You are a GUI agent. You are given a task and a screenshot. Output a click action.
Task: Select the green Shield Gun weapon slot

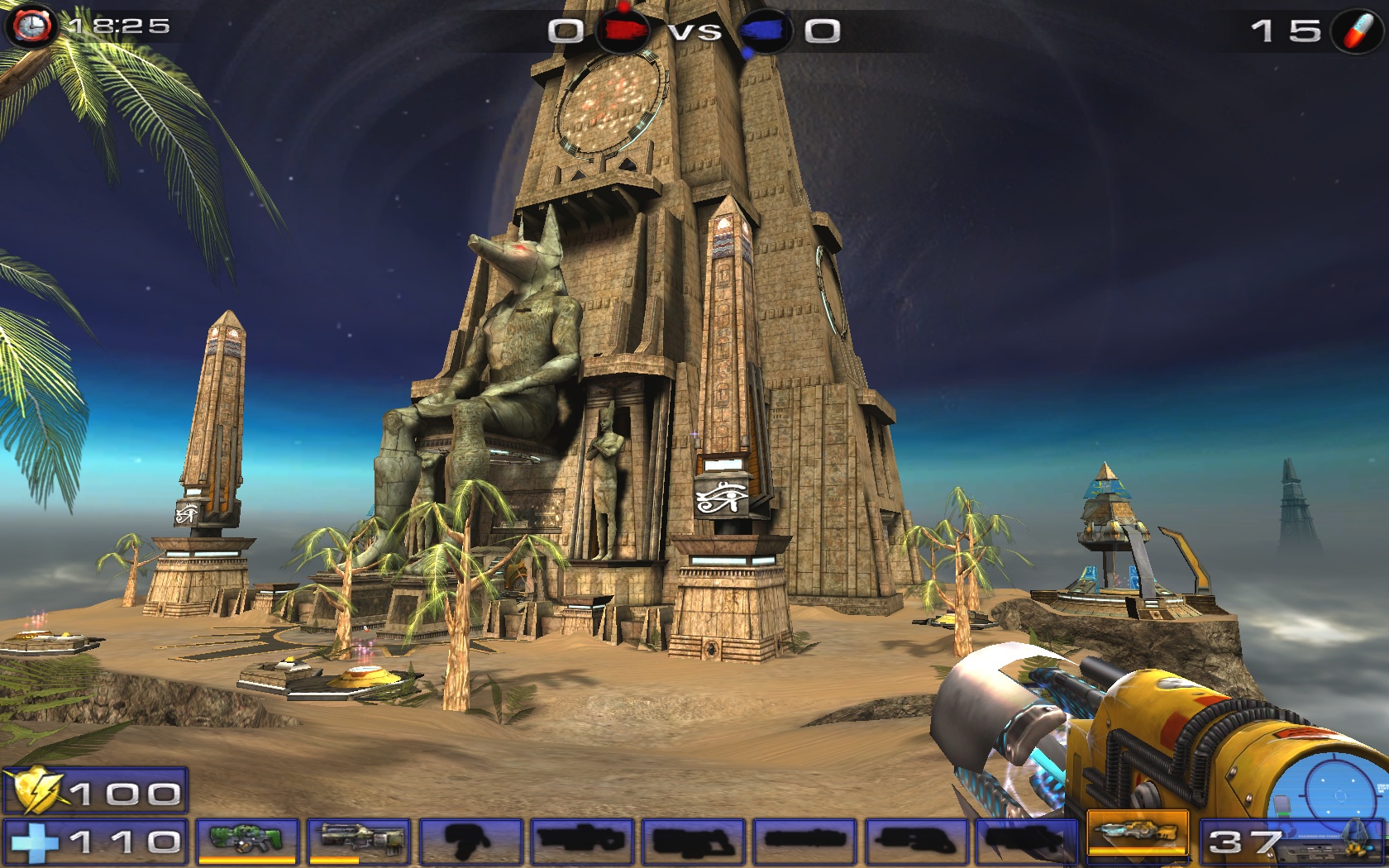click(x=246, y=840)
